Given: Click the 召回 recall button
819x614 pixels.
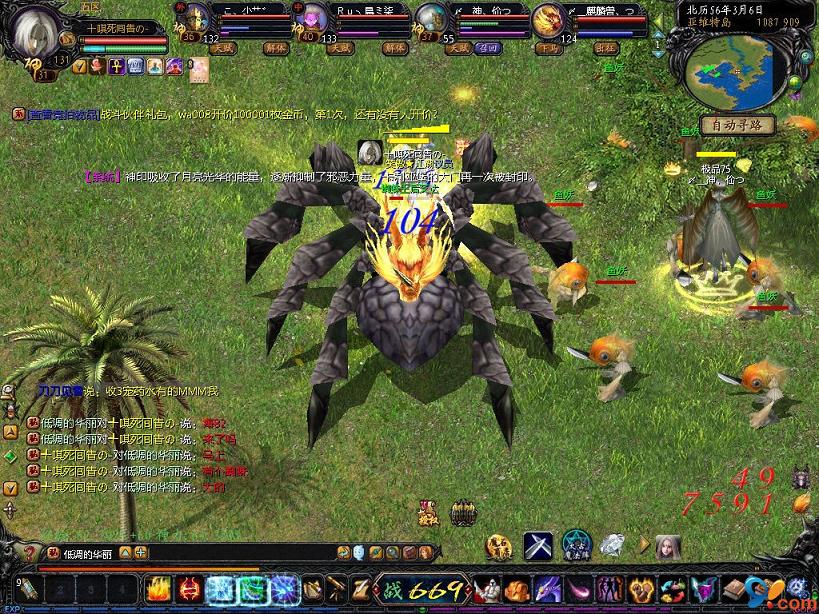Looking at the screenshot, I should [x=489, y=47].
